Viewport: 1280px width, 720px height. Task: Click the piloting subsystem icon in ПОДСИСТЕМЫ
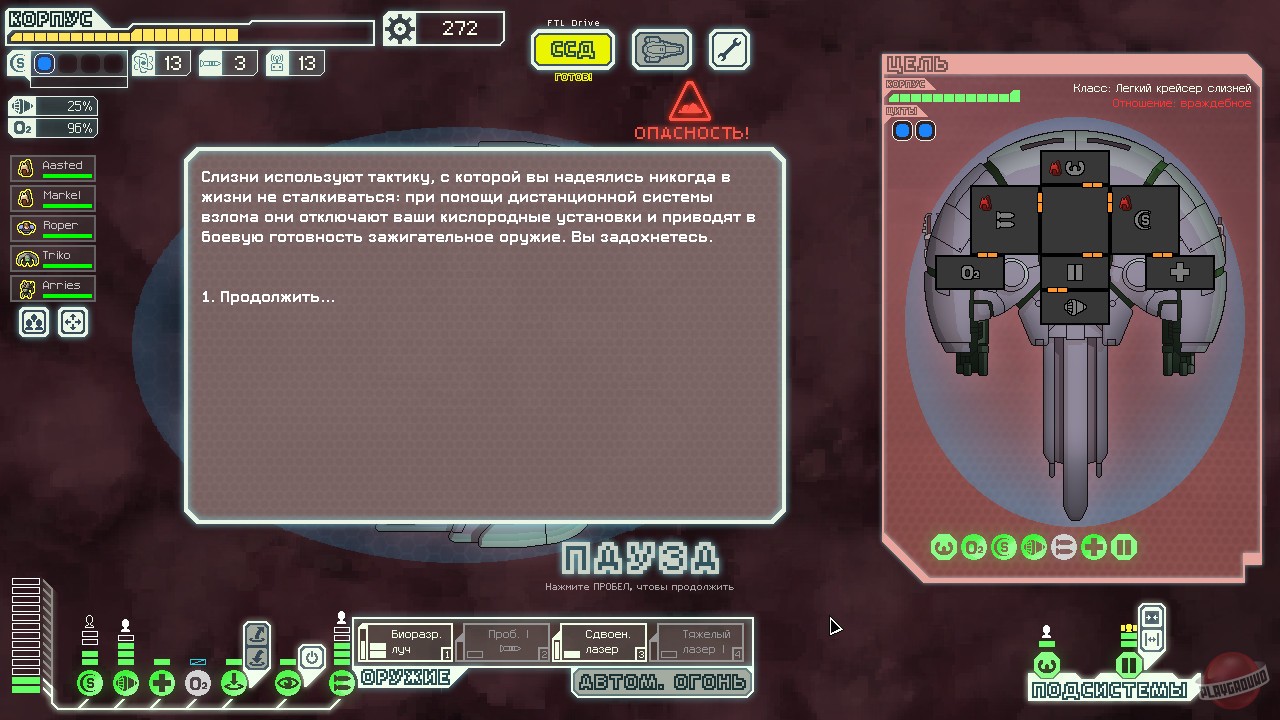[x=1047, y=665]
